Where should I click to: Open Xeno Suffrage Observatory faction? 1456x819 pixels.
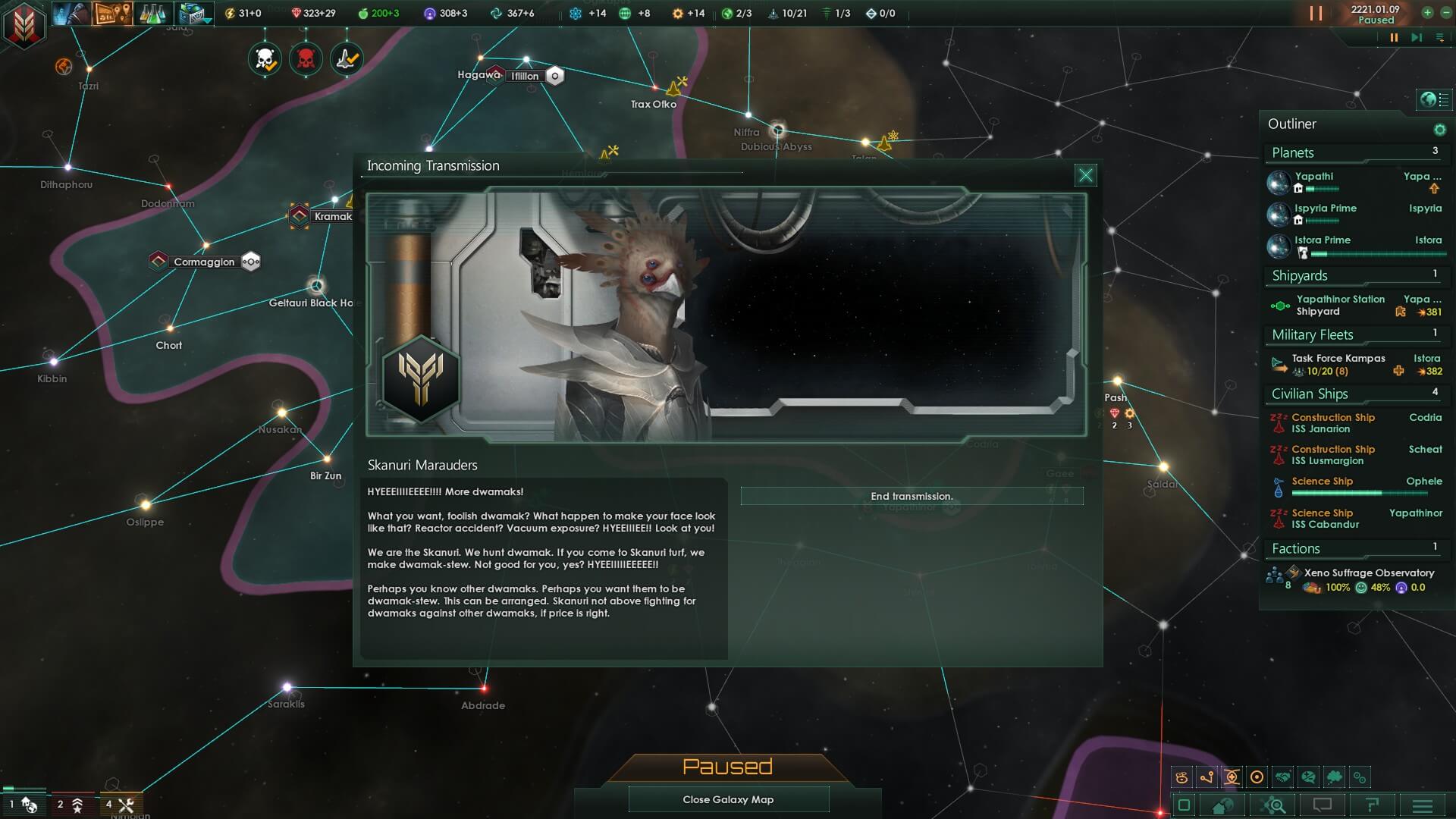click(x=1369, y=573)
